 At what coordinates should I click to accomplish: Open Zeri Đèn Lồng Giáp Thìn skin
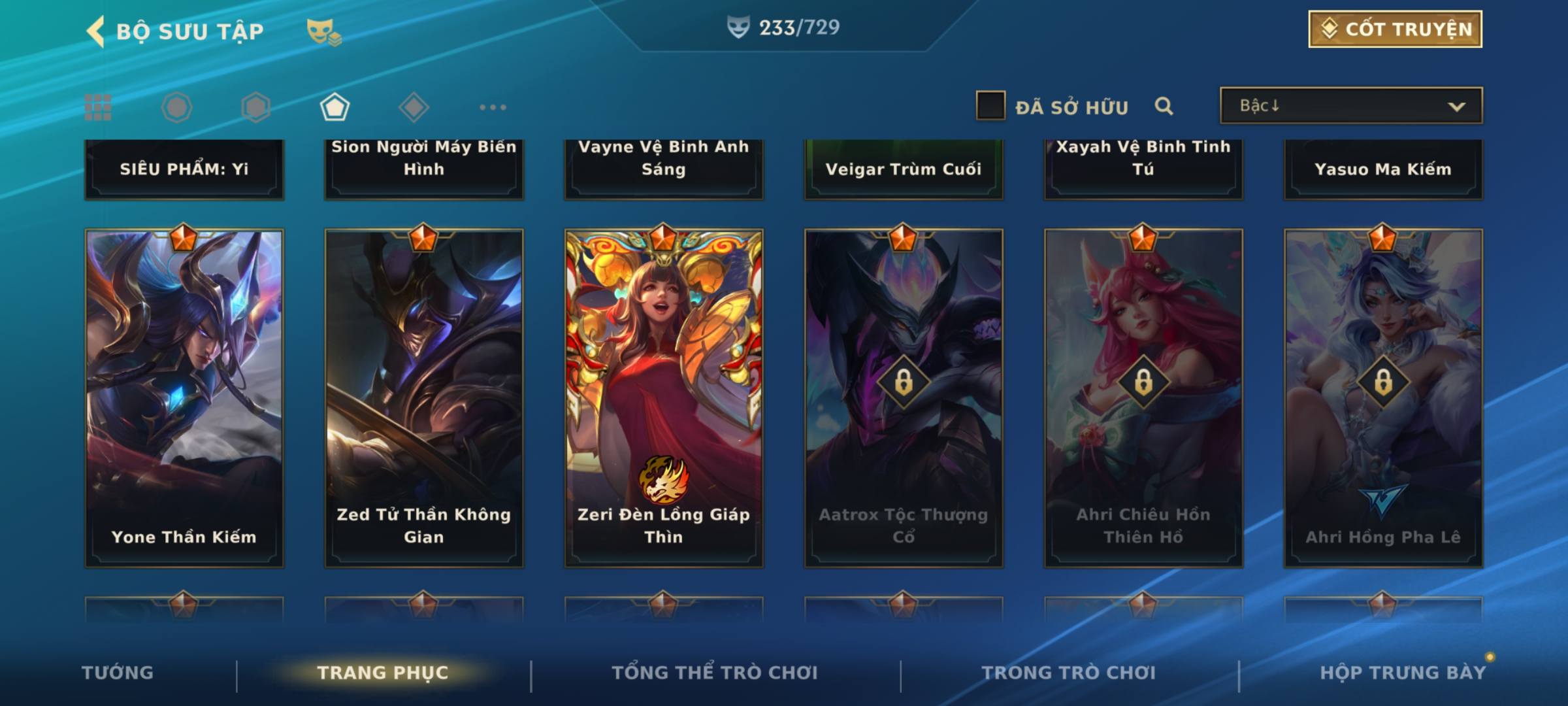[664, 397]
